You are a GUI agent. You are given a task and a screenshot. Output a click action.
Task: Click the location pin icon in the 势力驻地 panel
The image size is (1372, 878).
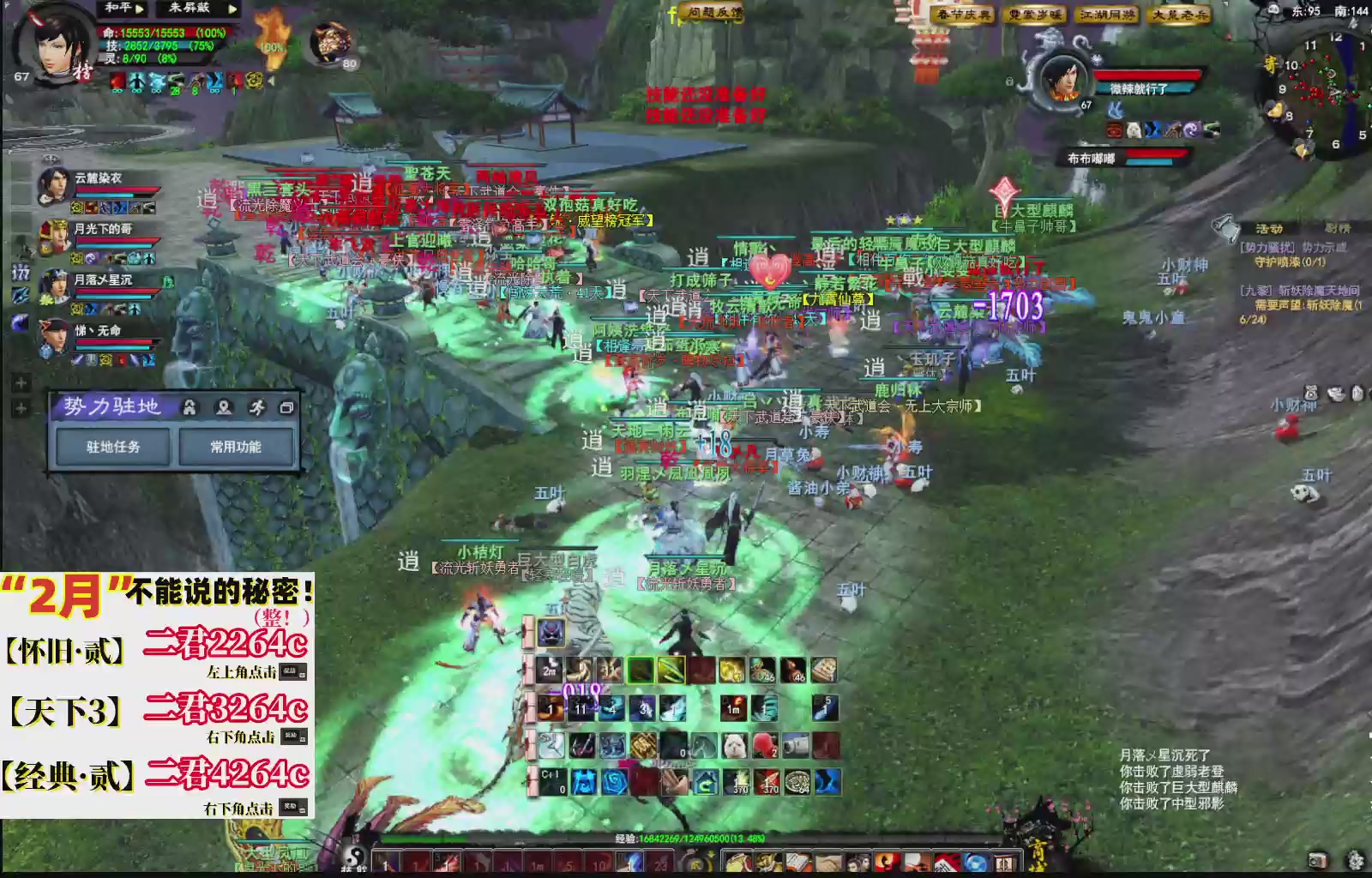point(223,408)
